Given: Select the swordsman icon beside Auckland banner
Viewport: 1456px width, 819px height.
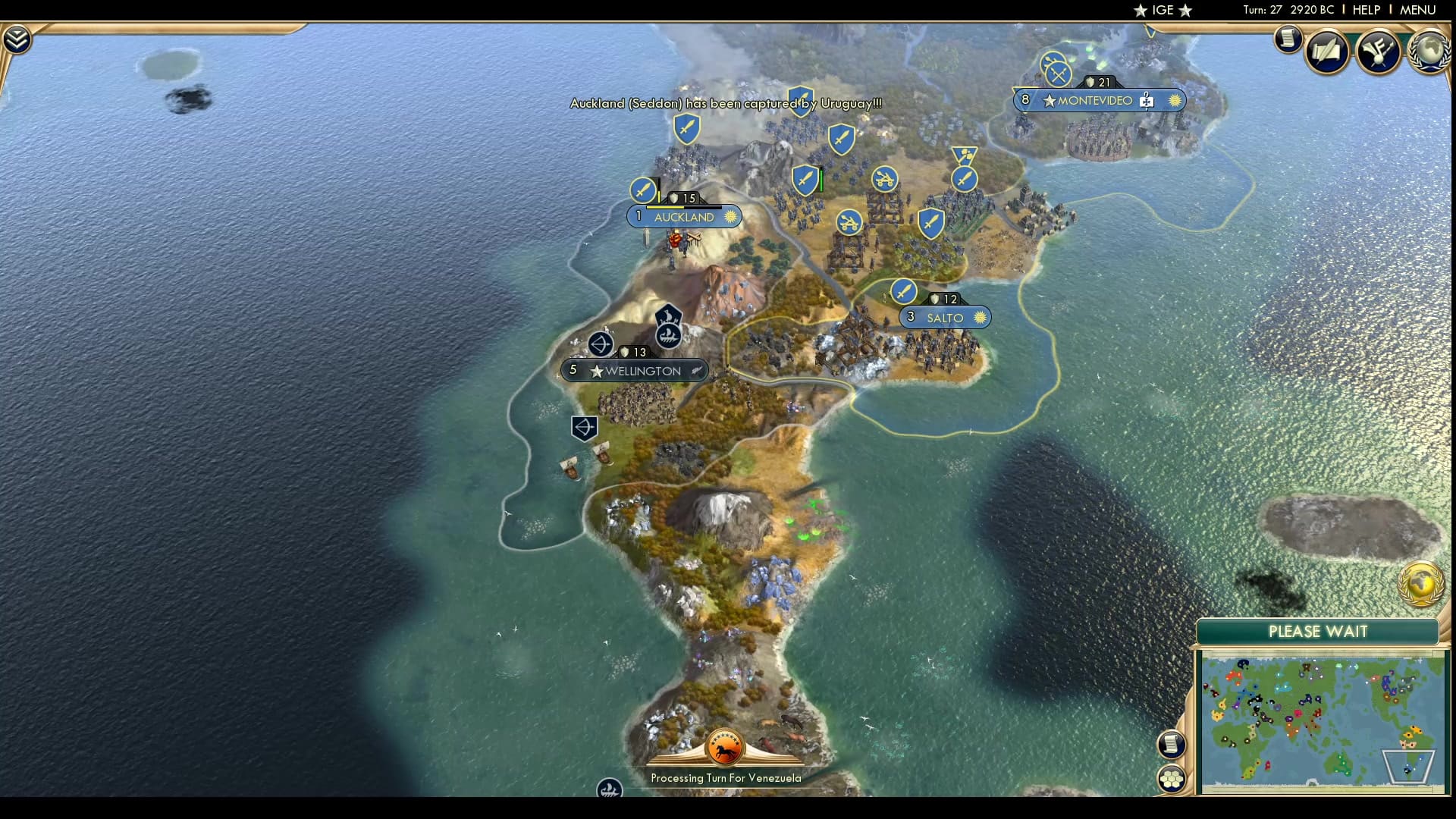Looking at the screenshot, I should (x=644, y=191).
